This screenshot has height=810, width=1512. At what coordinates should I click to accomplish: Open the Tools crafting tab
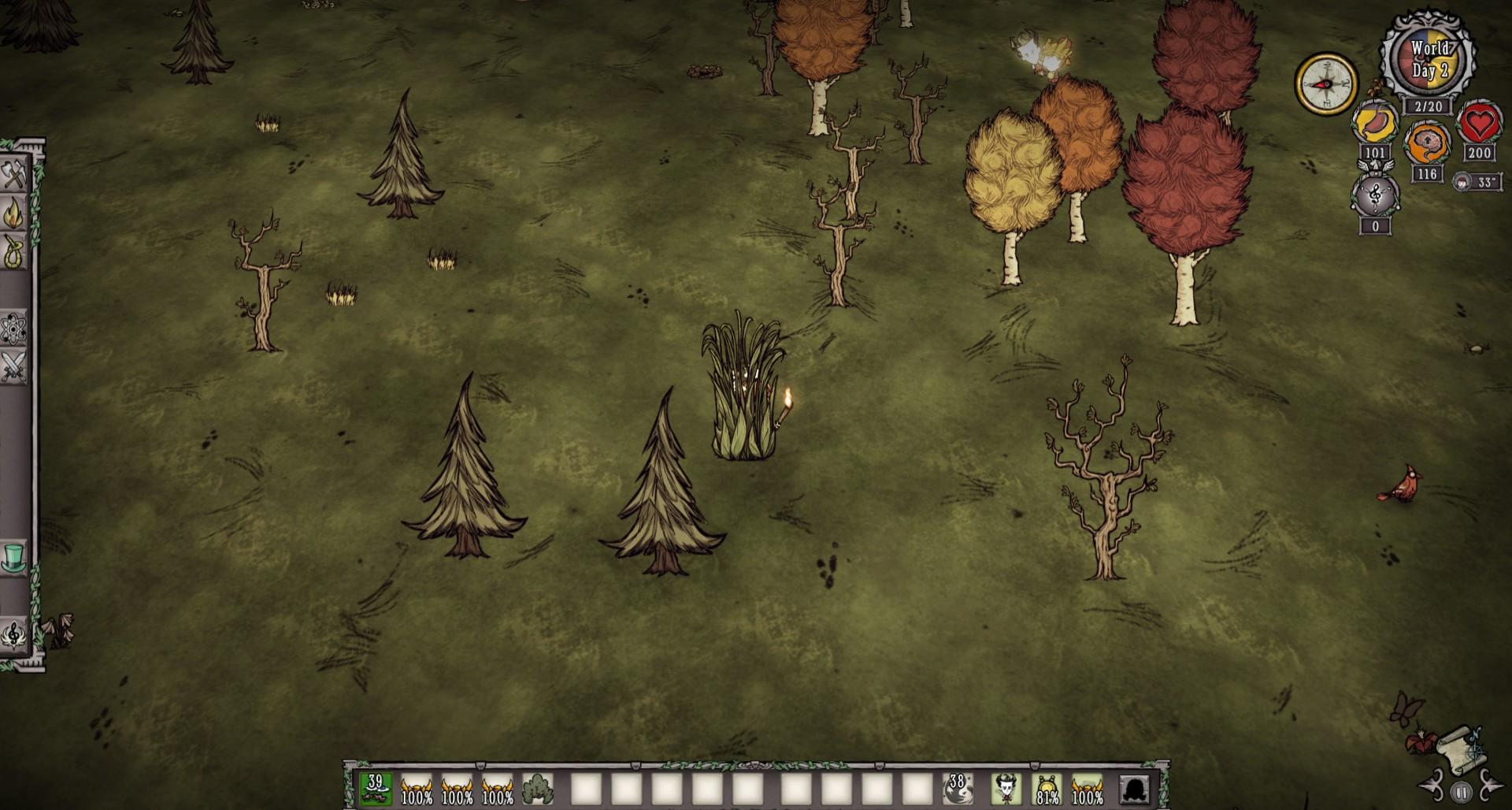point(13,175)
